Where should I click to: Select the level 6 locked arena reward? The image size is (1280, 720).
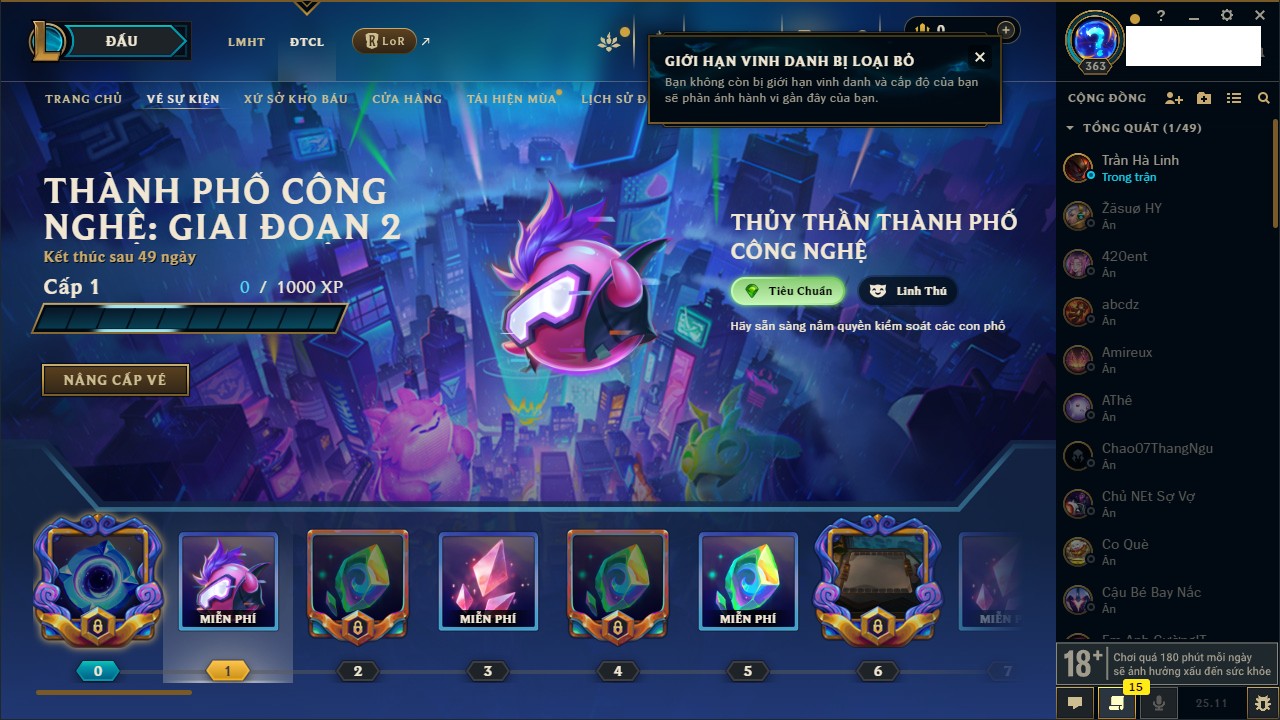877,580
